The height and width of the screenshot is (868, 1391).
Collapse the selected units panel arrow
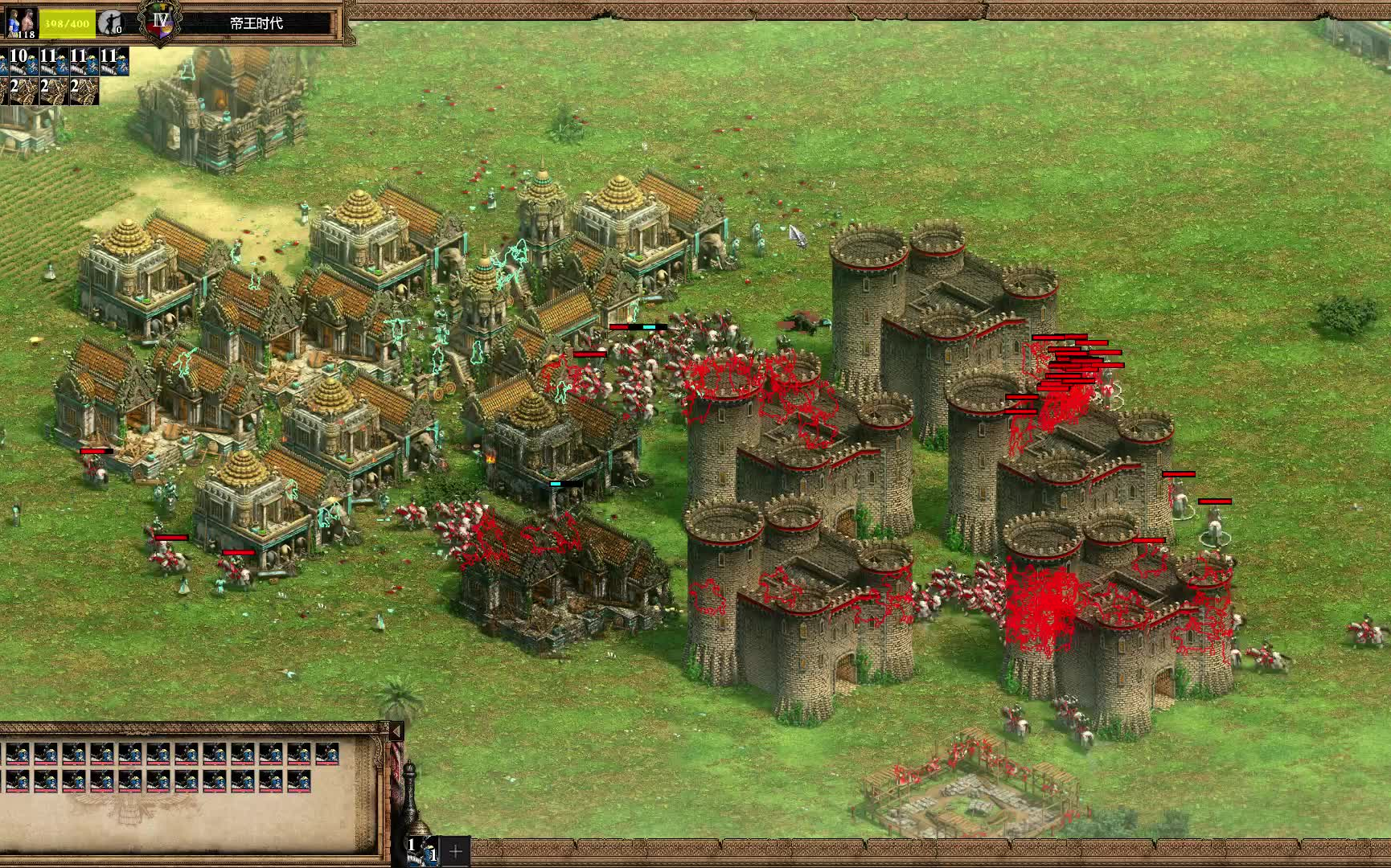396,731
